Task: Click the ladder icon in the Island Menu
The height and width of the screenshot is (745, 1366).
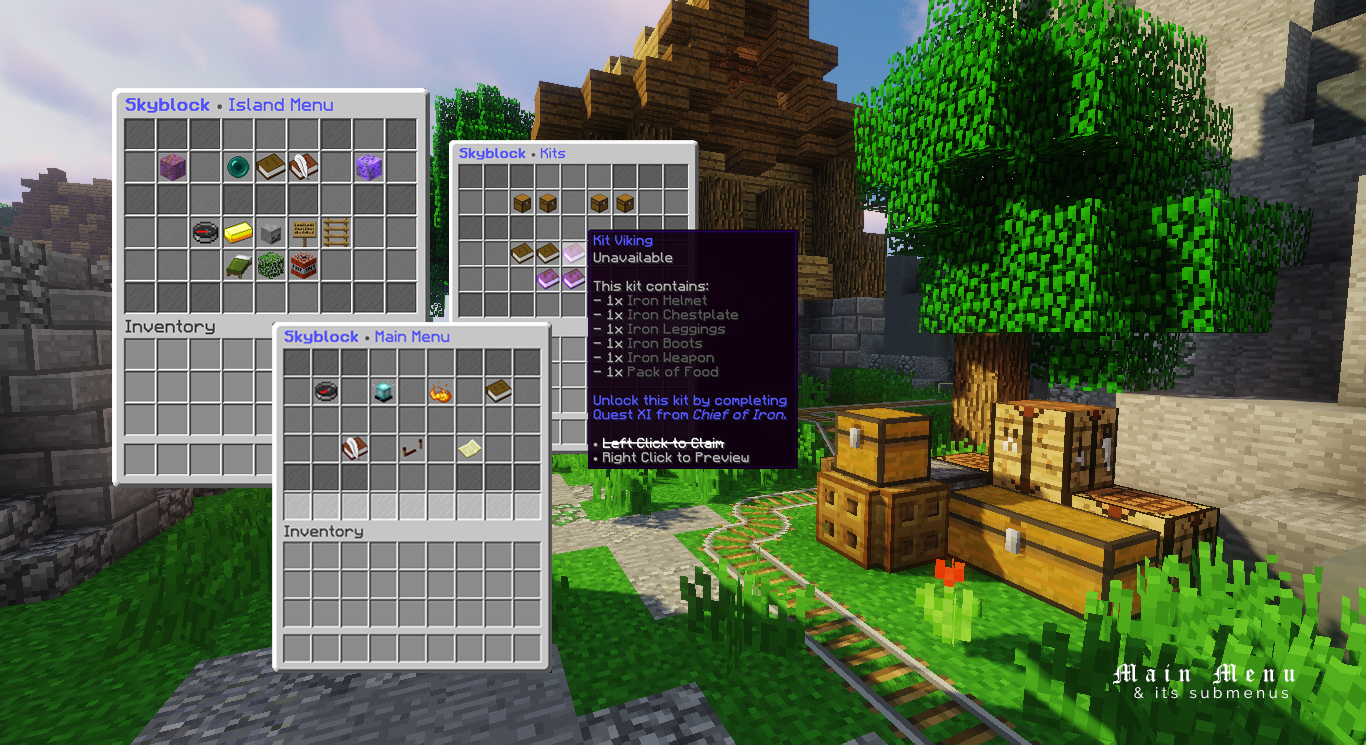Action: 336,232
